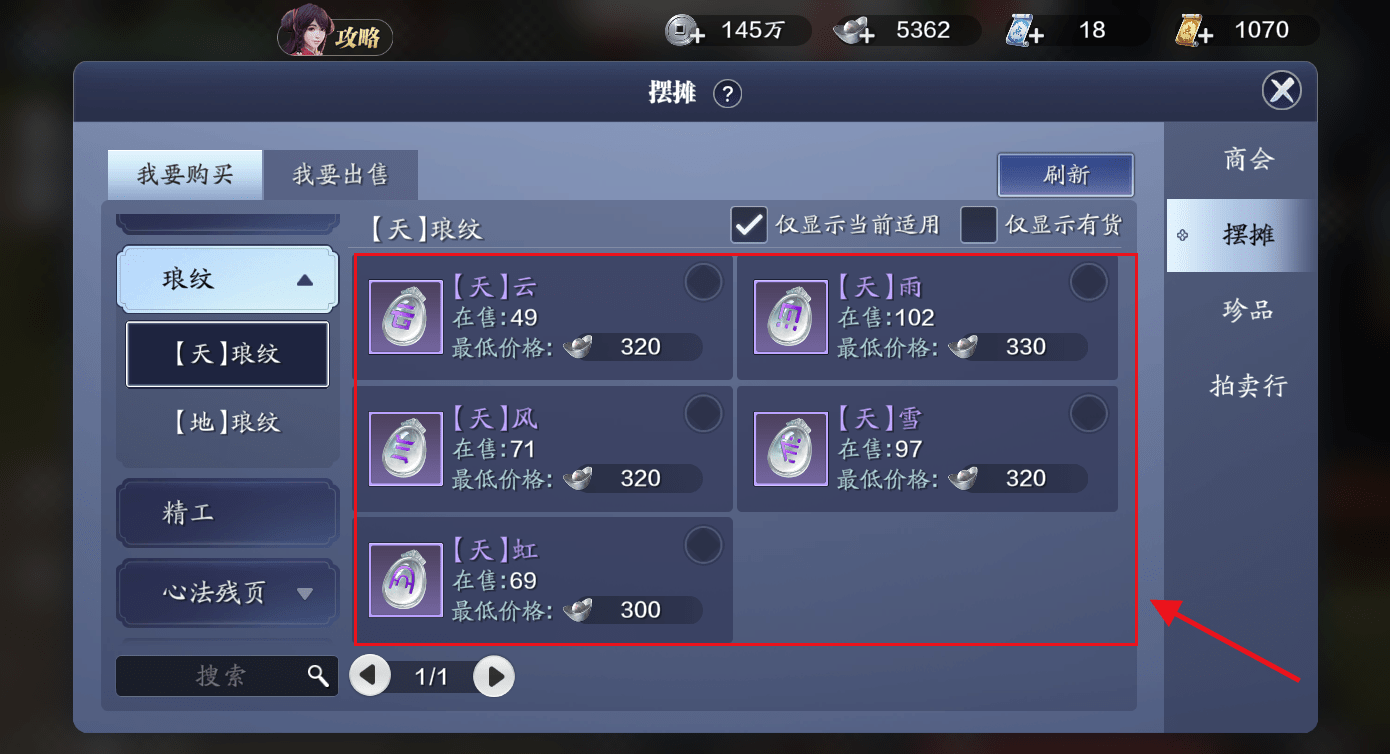Go to next page with the right arrow
This screenshot has width=1390, height=754.
tap(493, 676)
